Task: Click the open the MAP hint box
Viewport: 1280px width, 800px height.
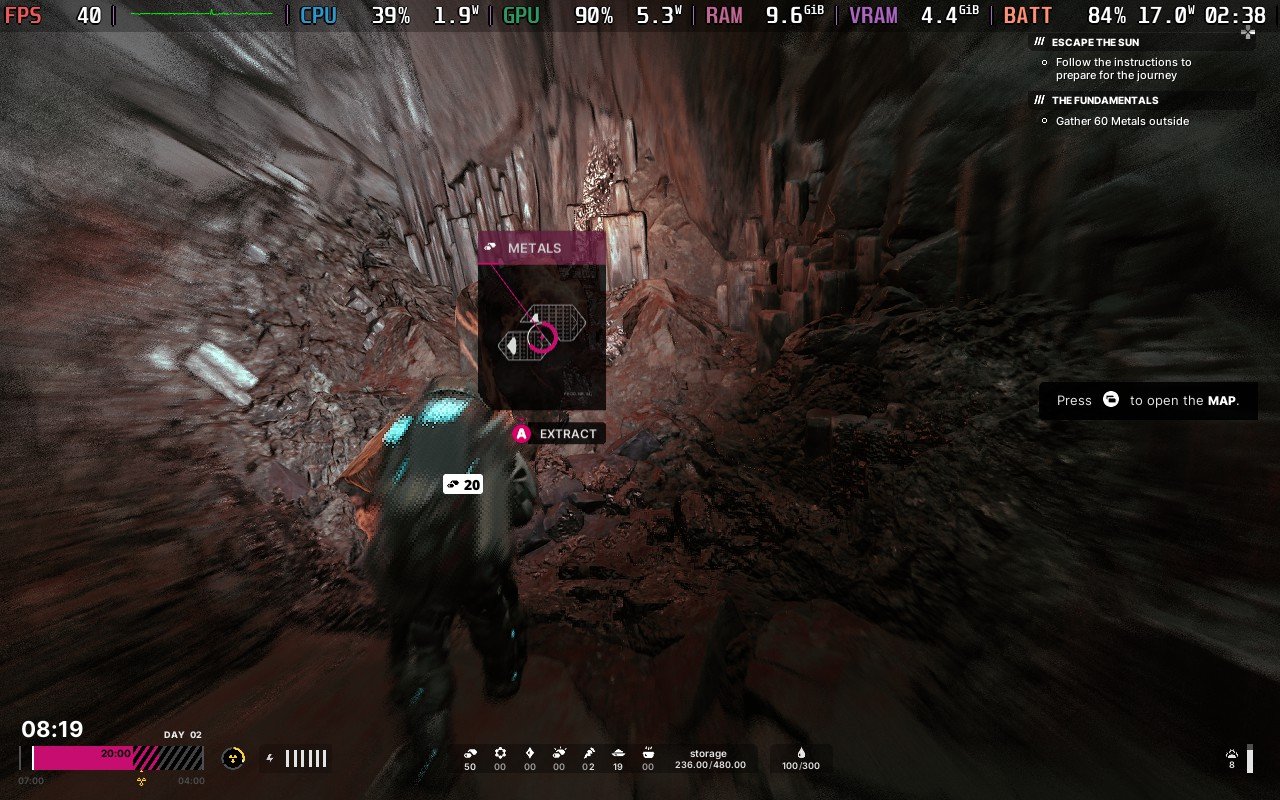Action: (1147, 400)
